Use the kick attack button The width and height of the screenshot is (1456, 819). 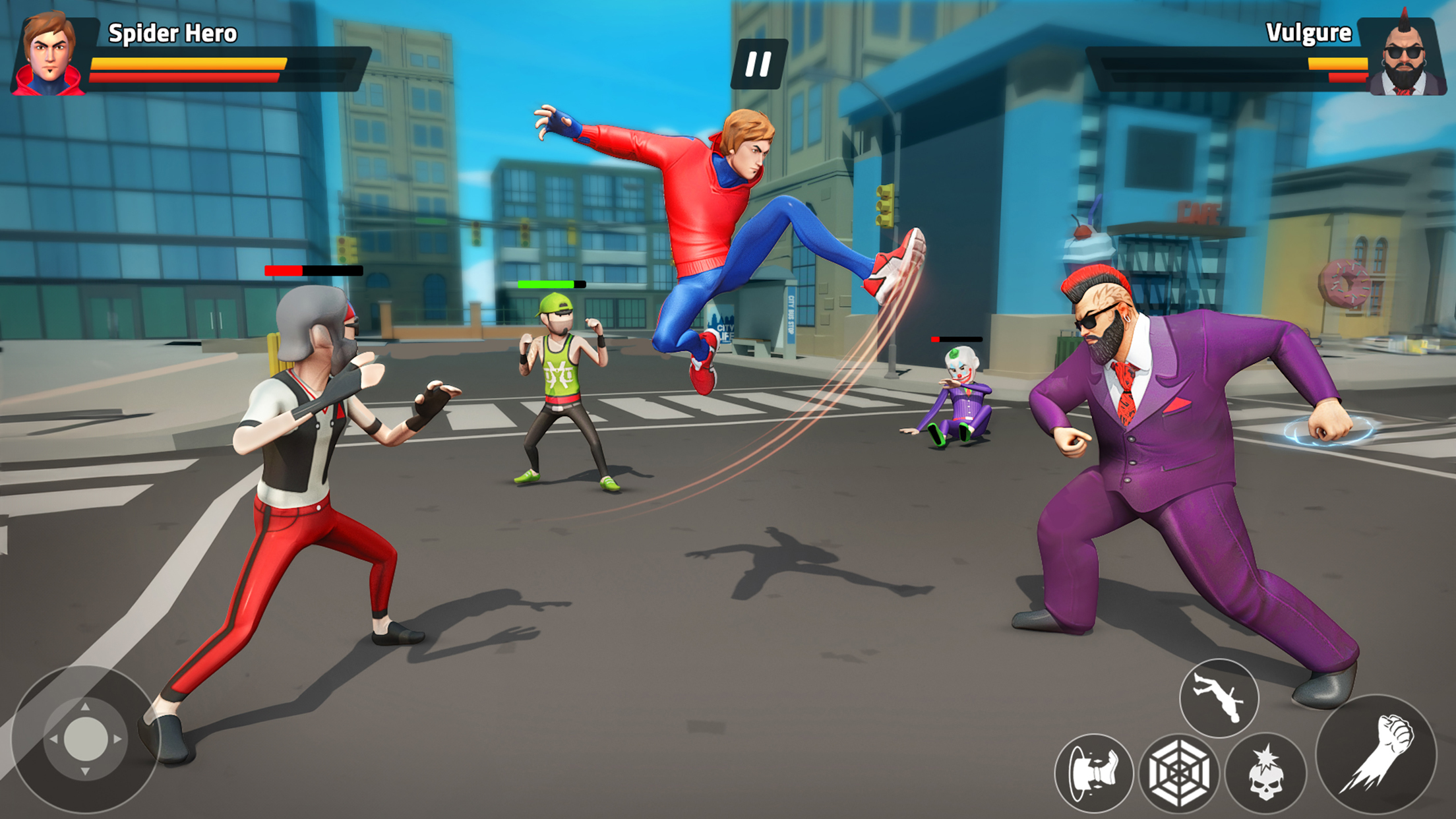(1093, 773)
